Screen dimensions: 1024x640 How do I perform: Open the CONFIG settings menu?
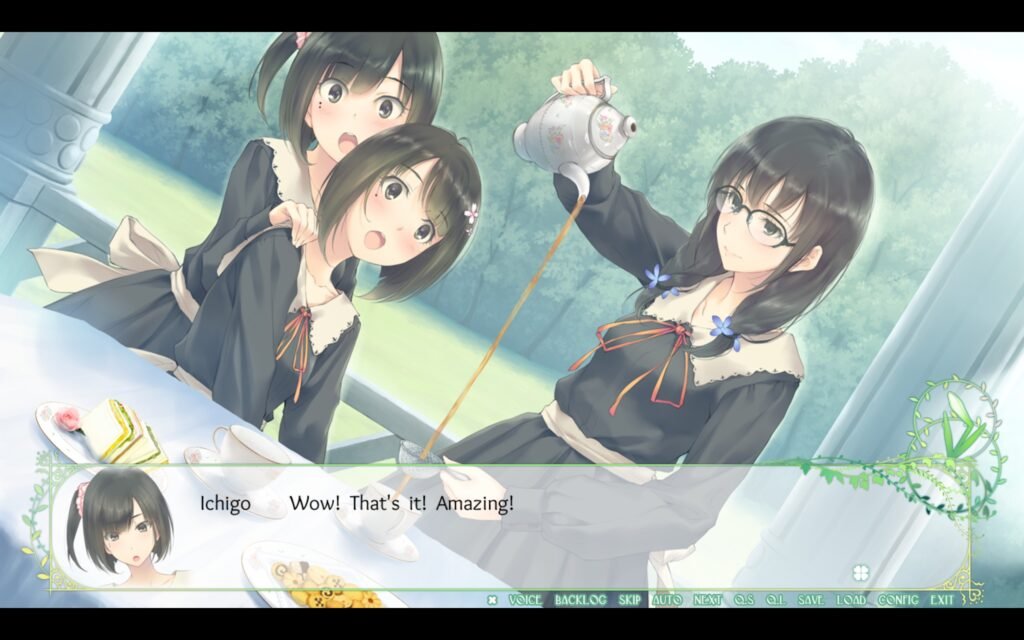tap(898, 600)
